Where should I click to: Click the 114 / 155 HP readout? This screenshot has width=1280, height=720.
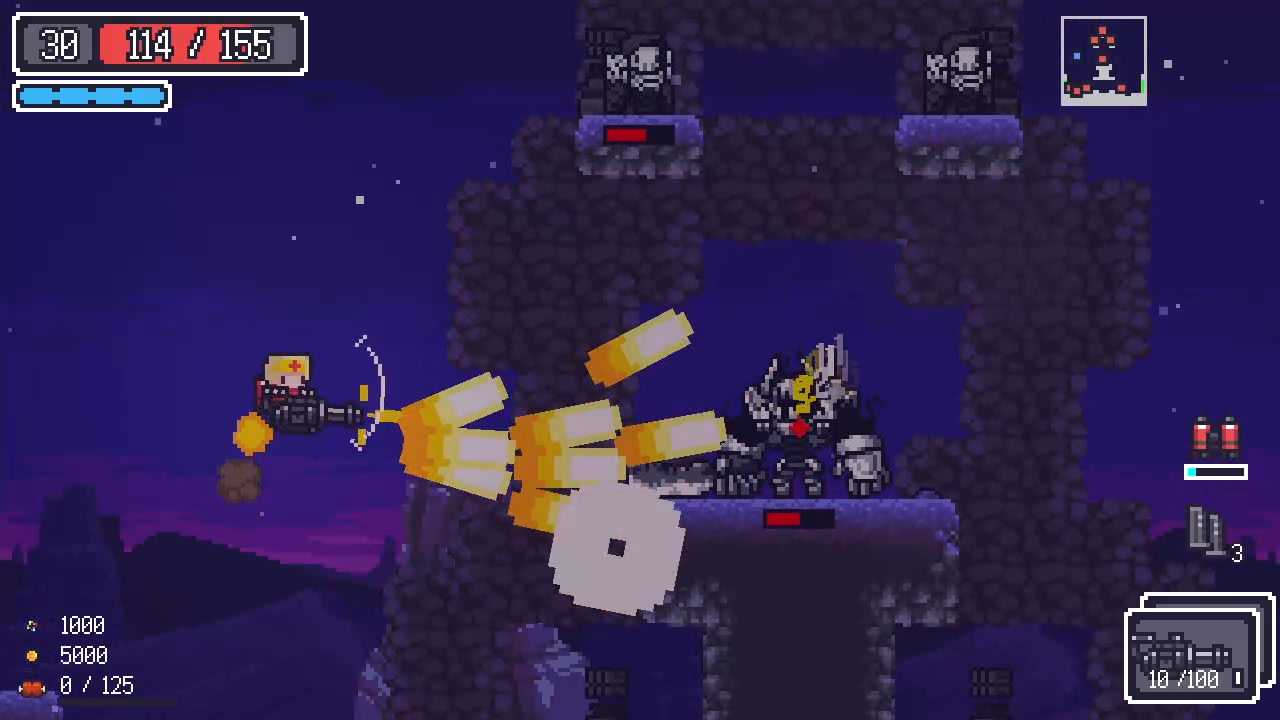(197, 46)
